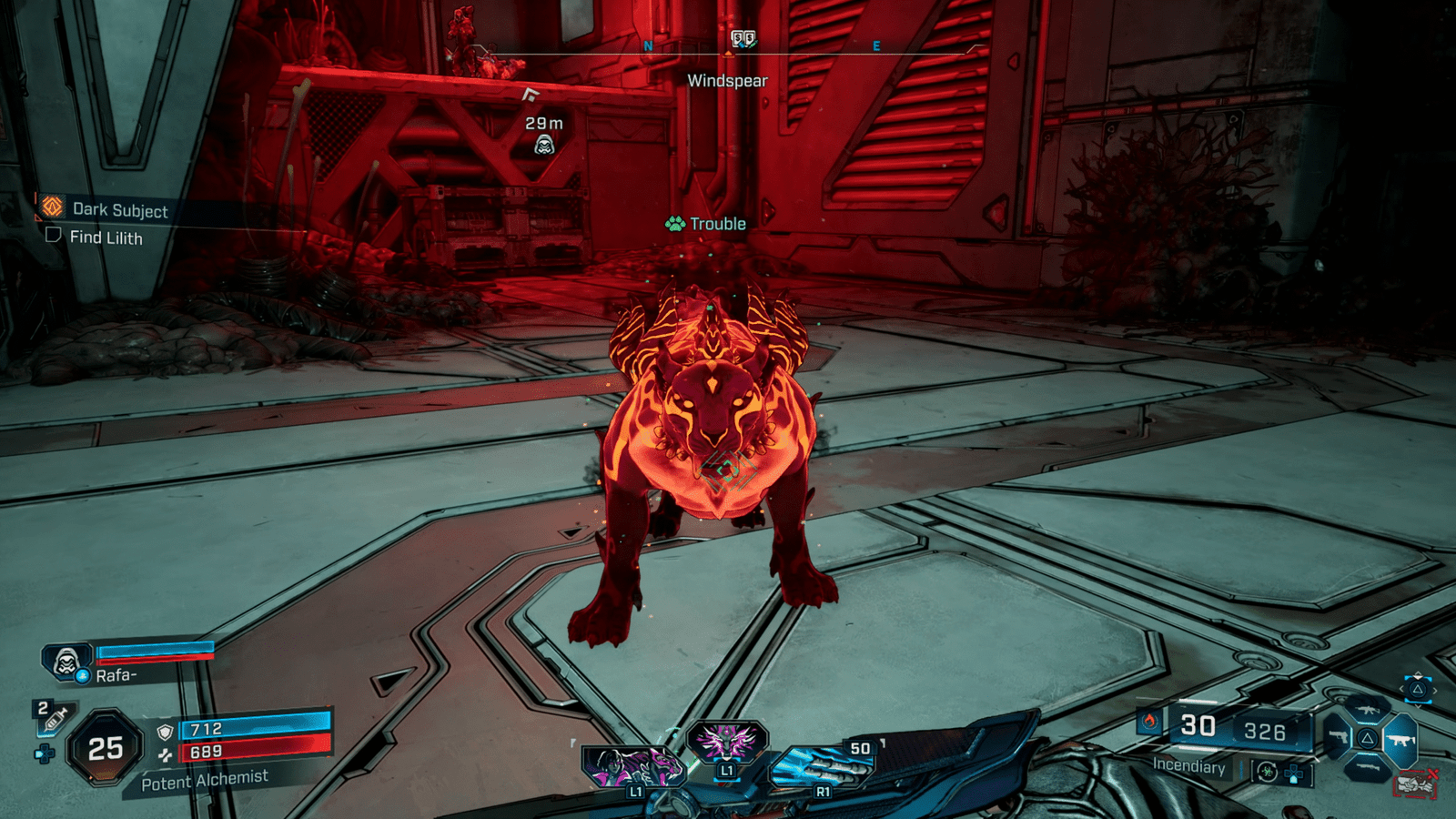This screenshot has height=819, width=1456.
Task: Click Trouble's green paw pet nameplate
Action: click(x=706, y=224)
